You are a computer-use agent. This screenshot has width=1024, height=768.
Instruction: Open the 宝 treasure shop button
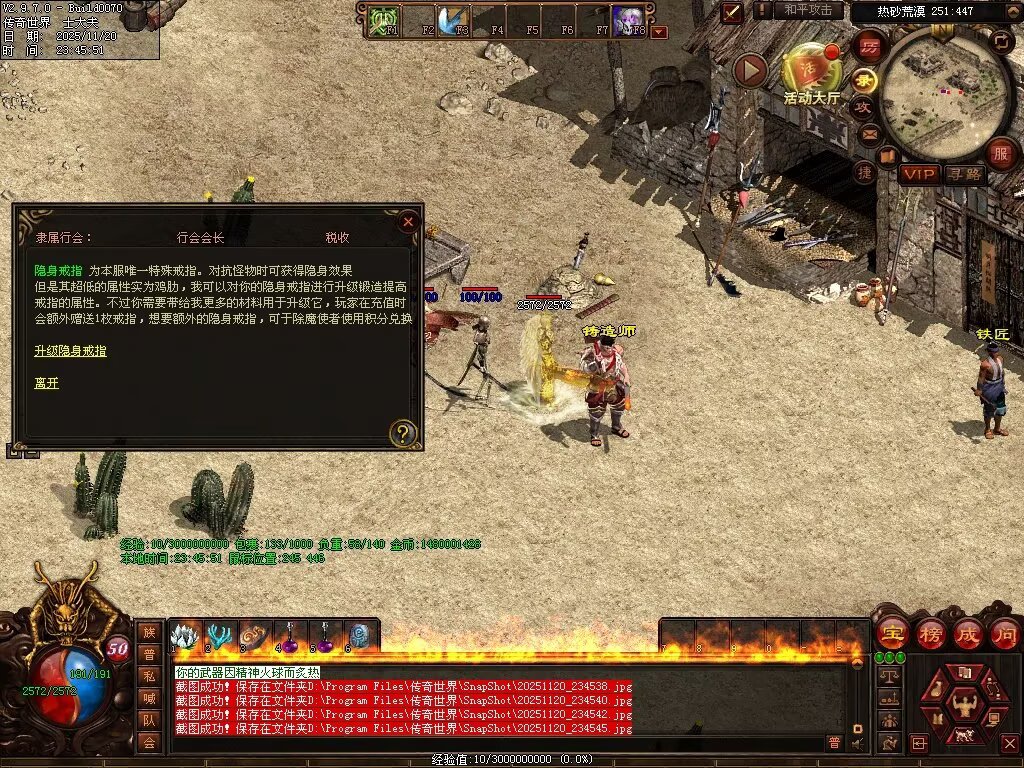pos(892,633)
